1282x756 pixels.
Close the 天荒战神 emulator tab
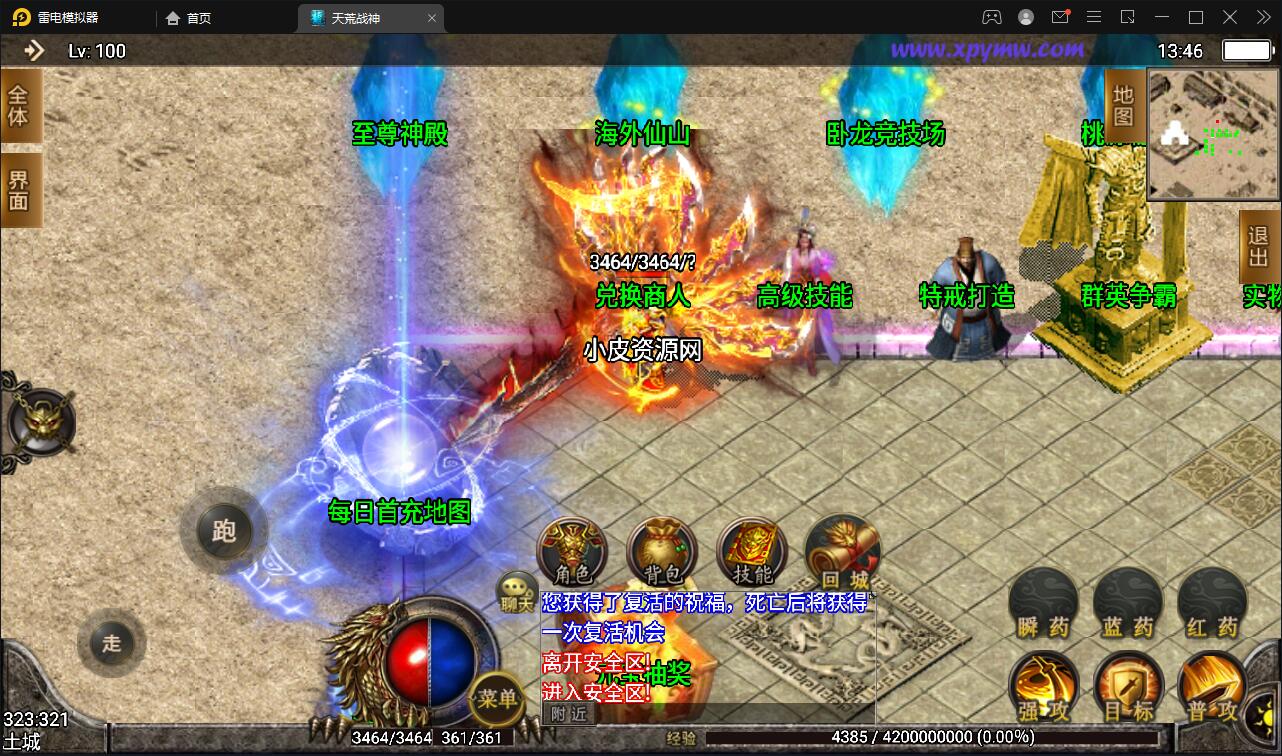(x=432, y=18)
